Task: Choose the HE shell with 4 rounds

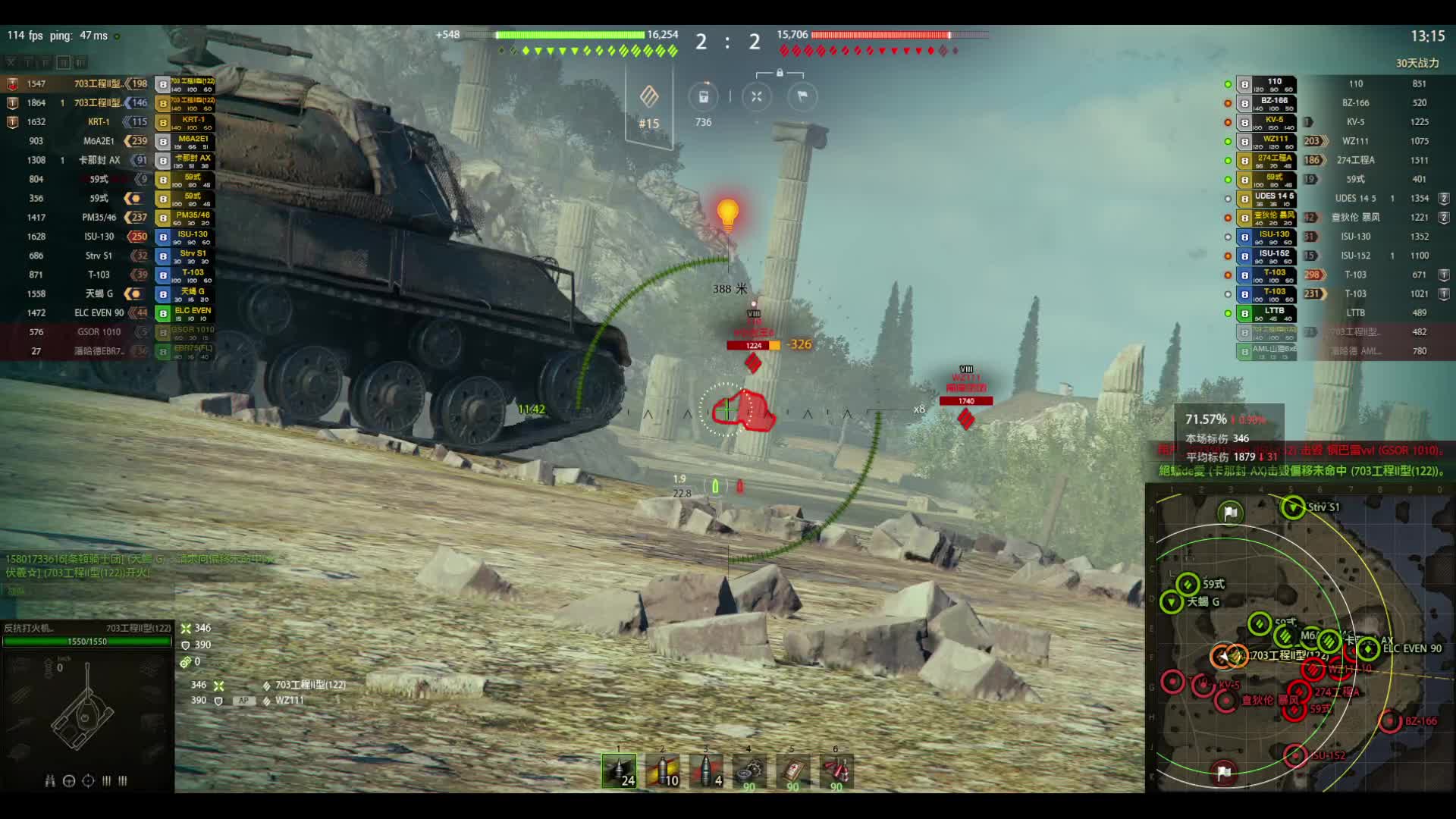Action: tap(706, 770)
